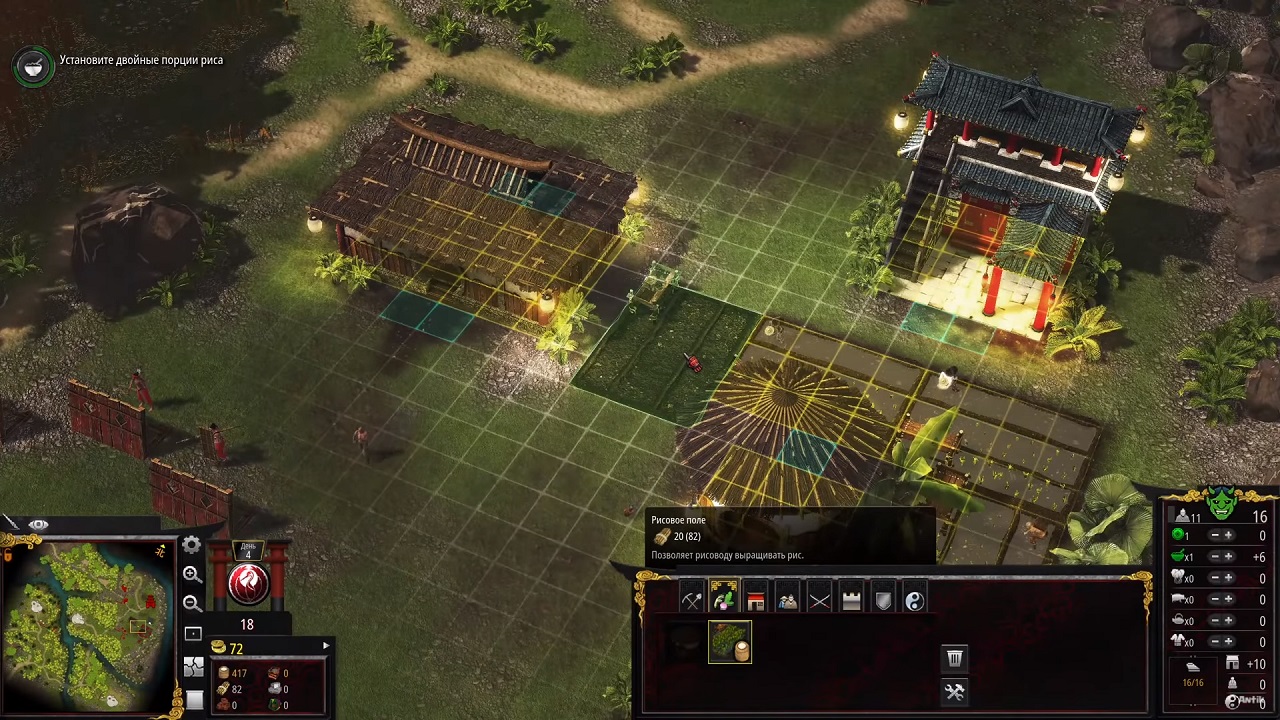Viewport: 1280px width, 720px height.
Task: Click the rice bowl objective icon
Action: tap(33, 65)
